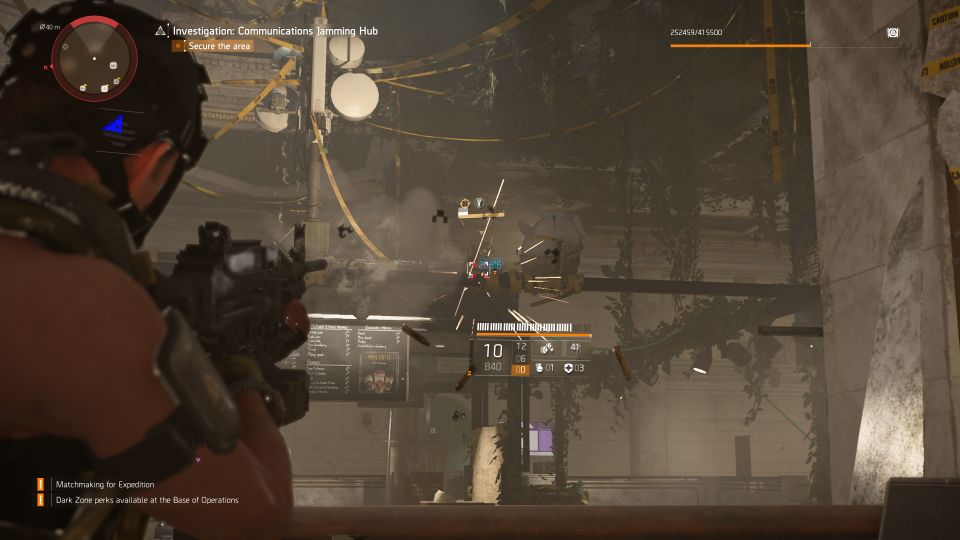960x540 pixels.
Task: Open the circular minimap
Action: 94,58
